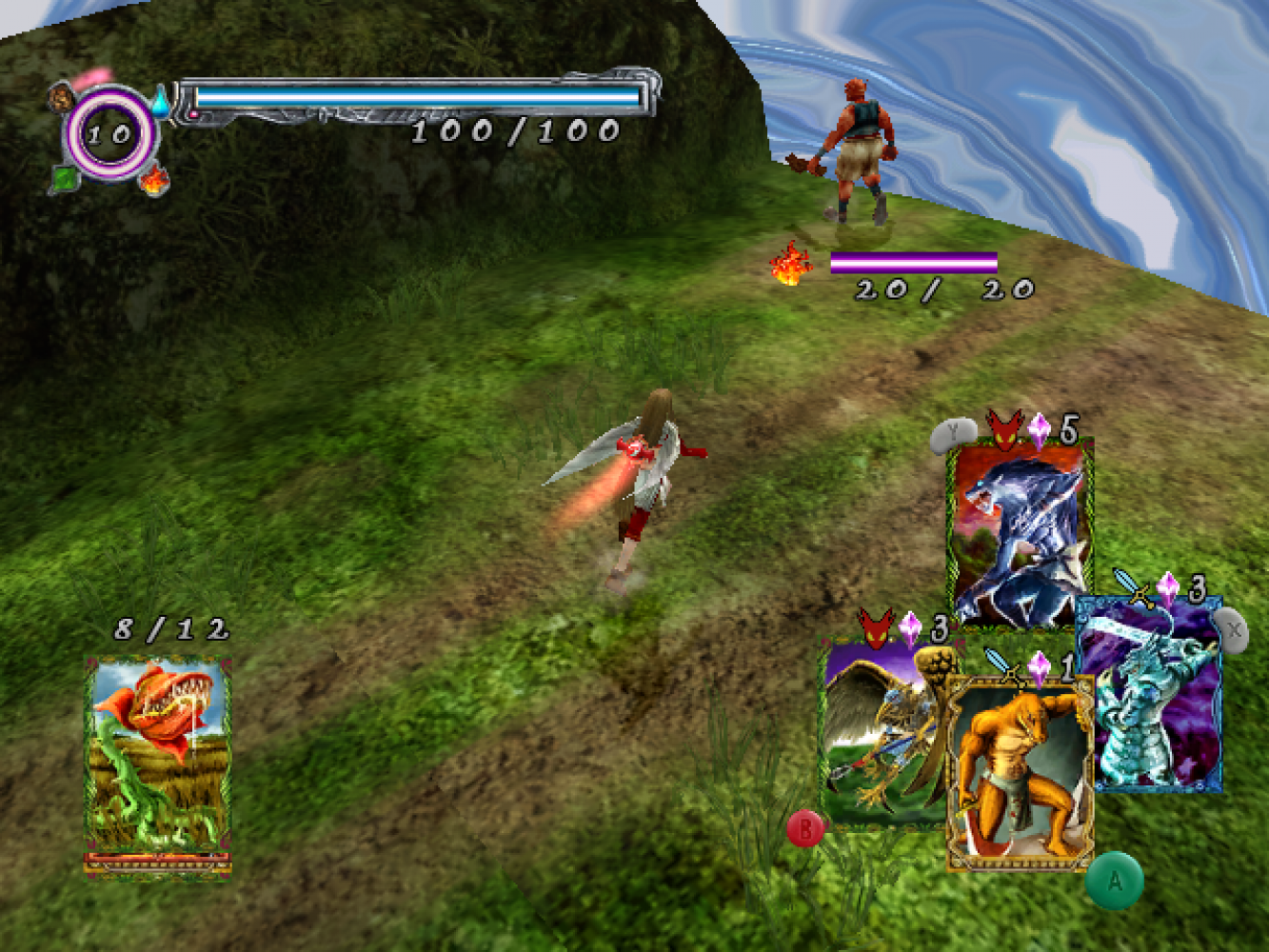Click the flame icon beside the magic stone ring
Viewport: 1269px width, 952px height.
tap(152, 178)
